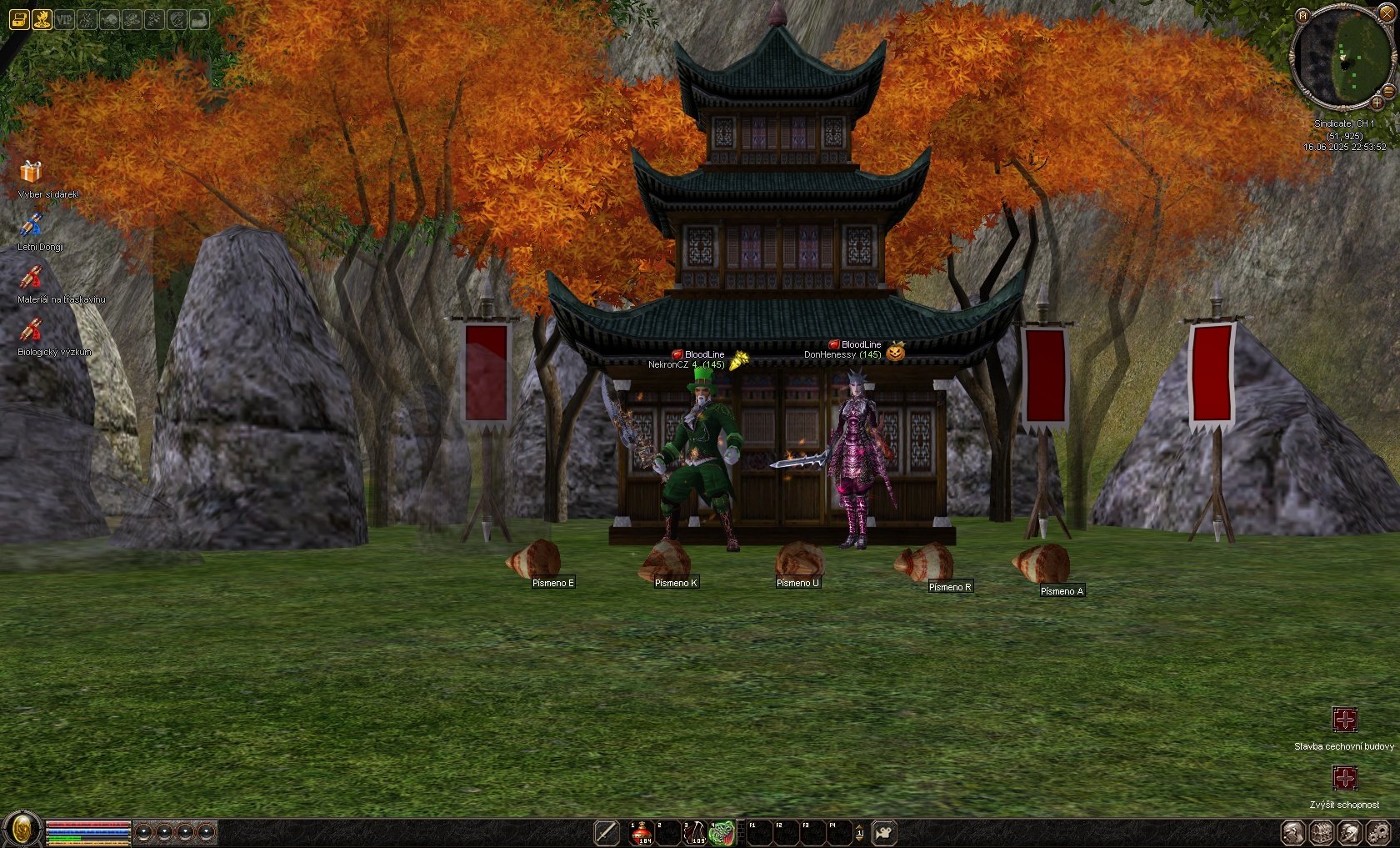Click the flexing arm strength bonus icon
The width and height of the screenshot is (1400, 848).
[x=199, y=19]
